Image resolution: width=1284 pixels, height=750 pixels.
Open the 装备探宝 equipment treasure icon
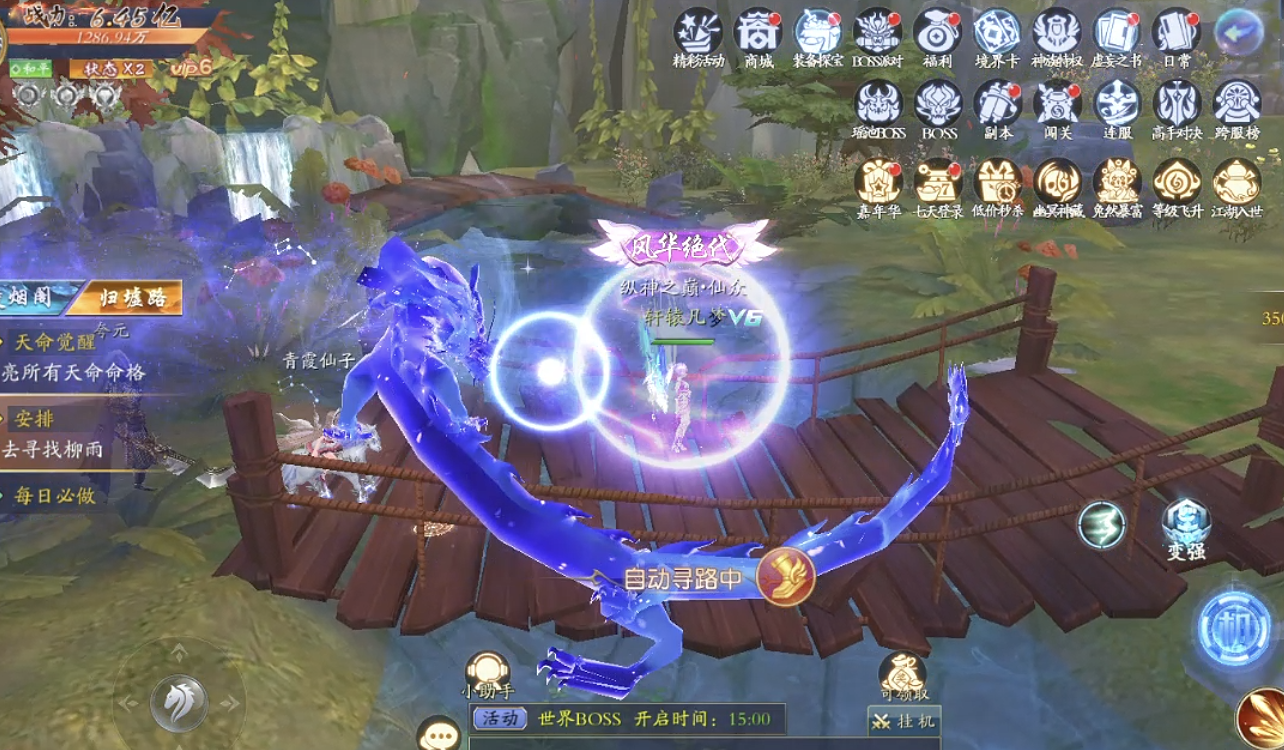817,33
